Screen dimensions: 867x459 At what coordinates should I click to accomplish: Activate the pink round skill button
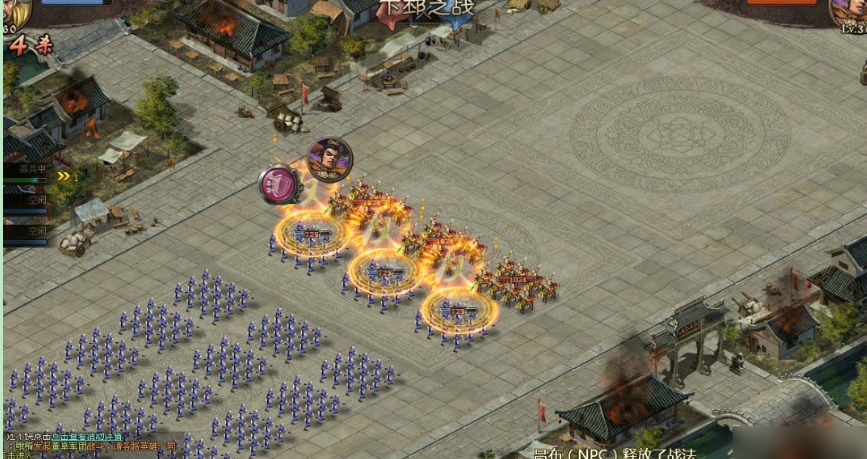click(x=279, y=185)
